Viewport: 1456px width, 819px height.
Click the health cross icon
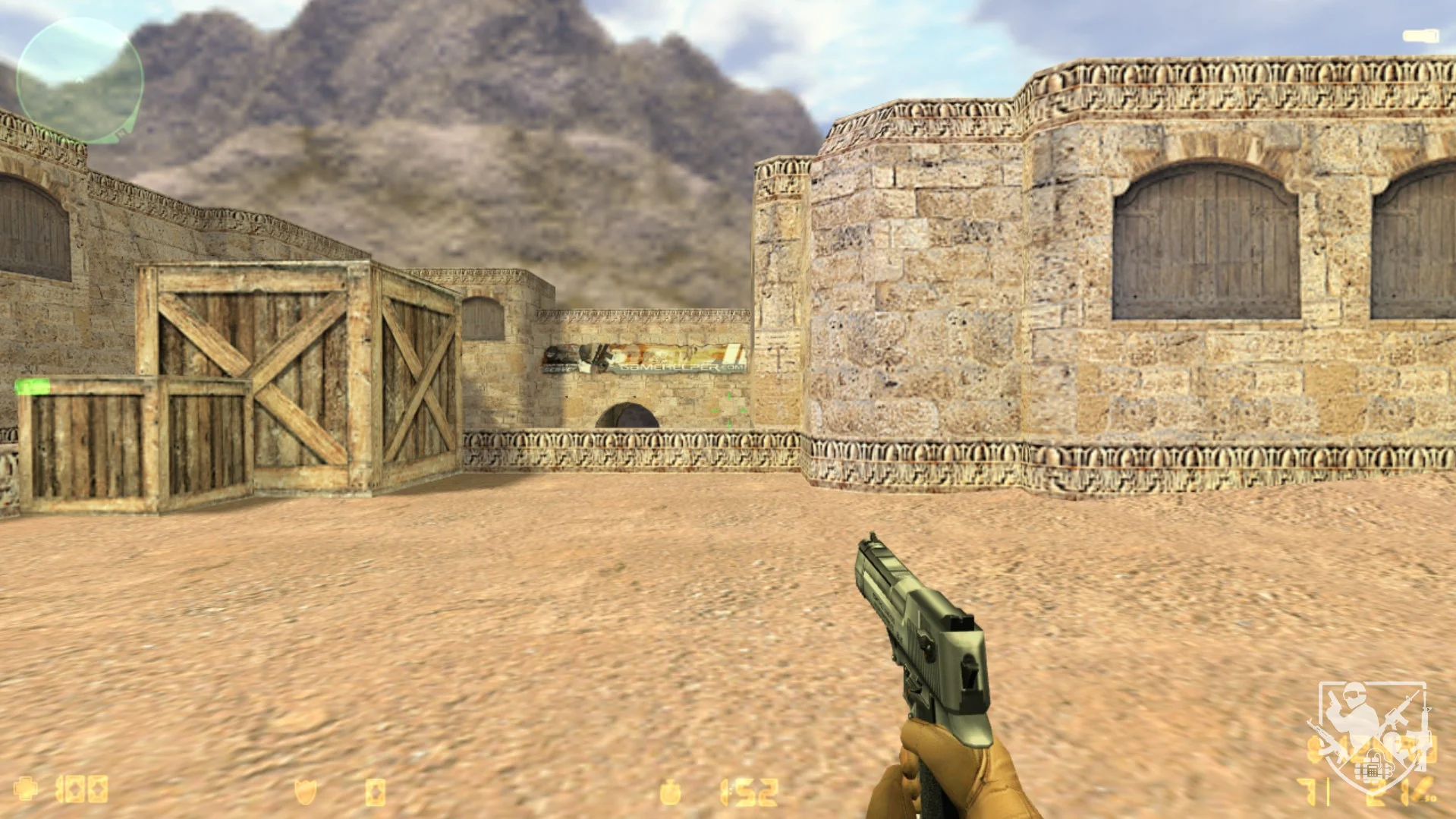[x=27, y=789]
